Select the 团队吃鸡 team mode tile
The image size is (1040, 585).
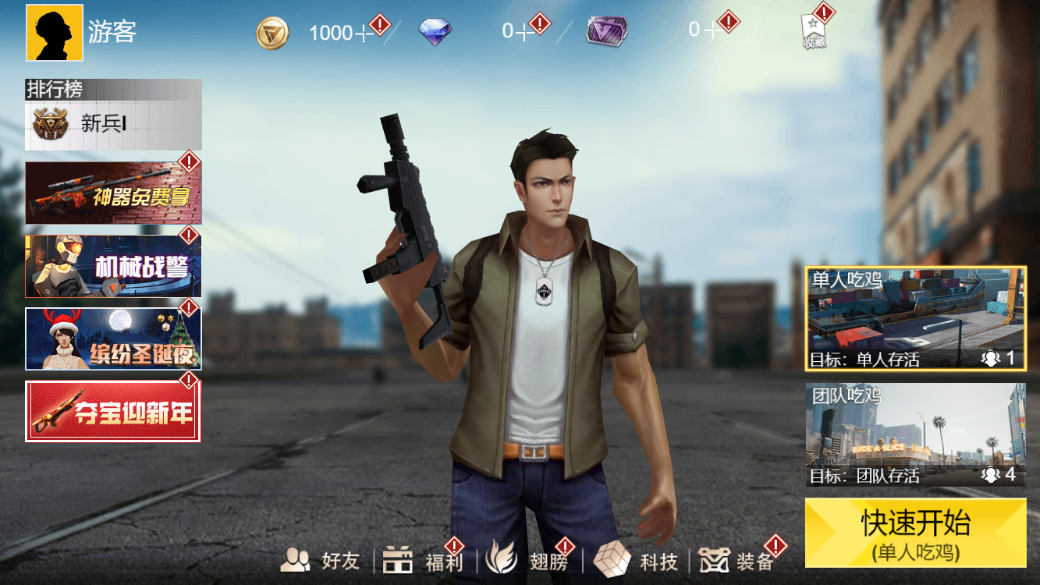coord(915,435)
